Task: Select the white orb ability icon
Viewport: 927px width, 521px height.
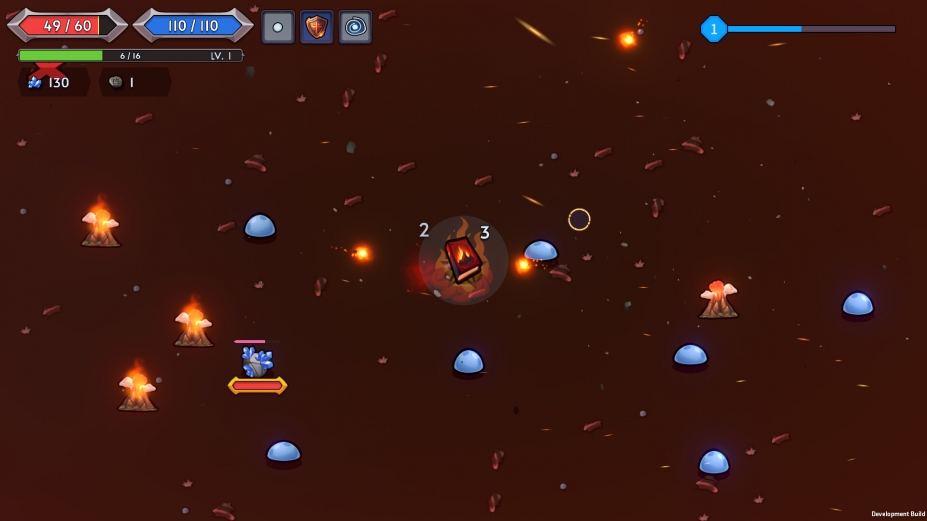Action: [278, 27]
